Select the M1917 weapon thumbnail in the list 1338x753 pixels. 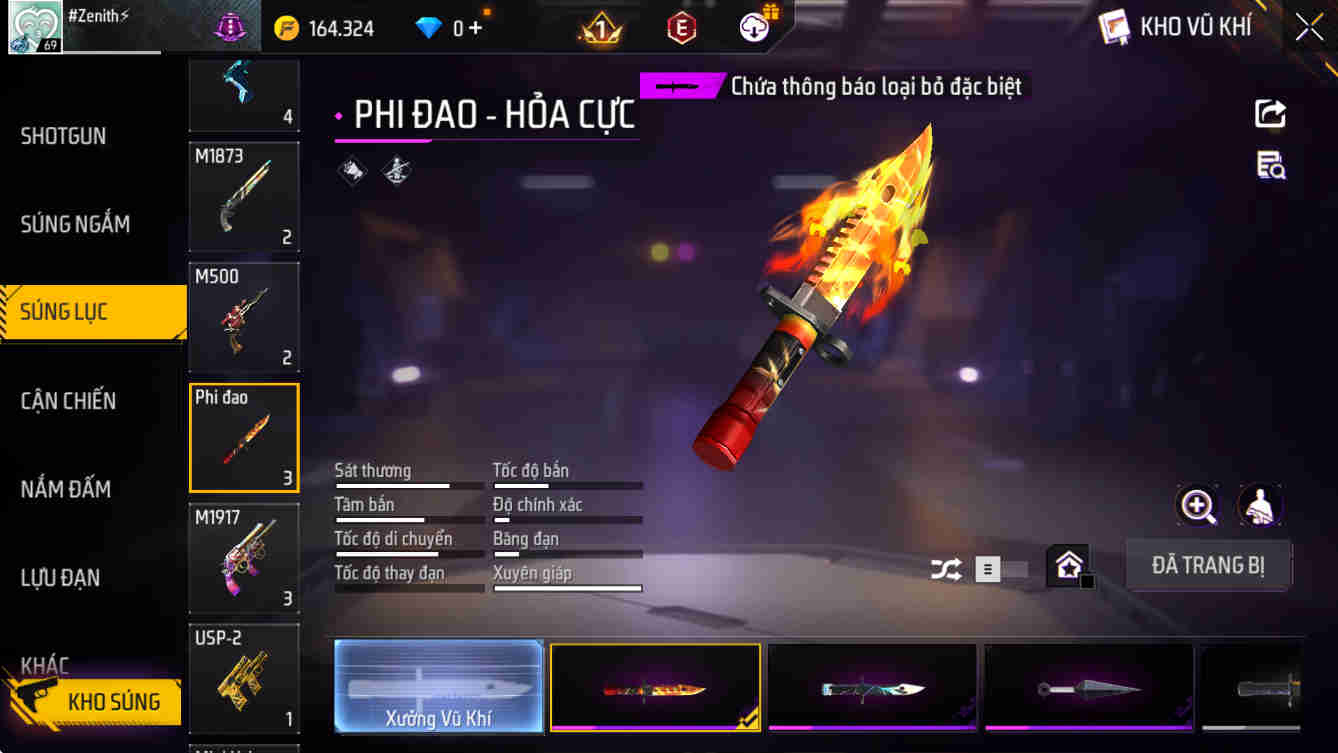coord(243,558)
